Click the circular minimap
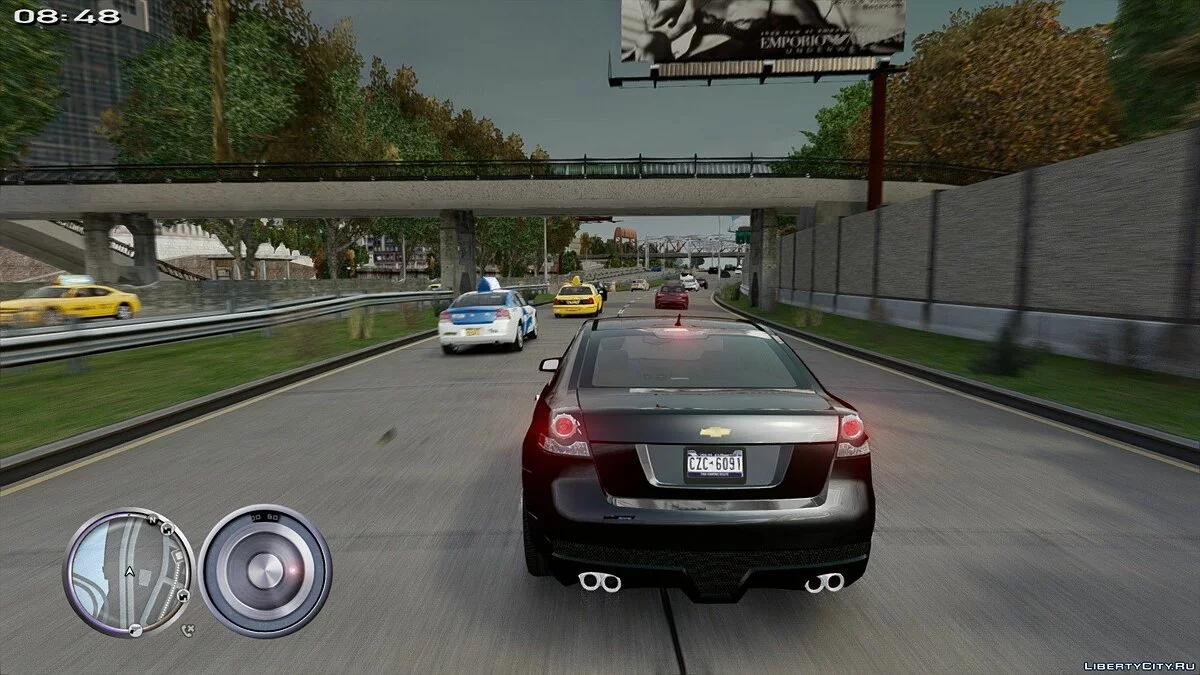The height and width of the screenshot is (675, 1200). pos(128,572)
